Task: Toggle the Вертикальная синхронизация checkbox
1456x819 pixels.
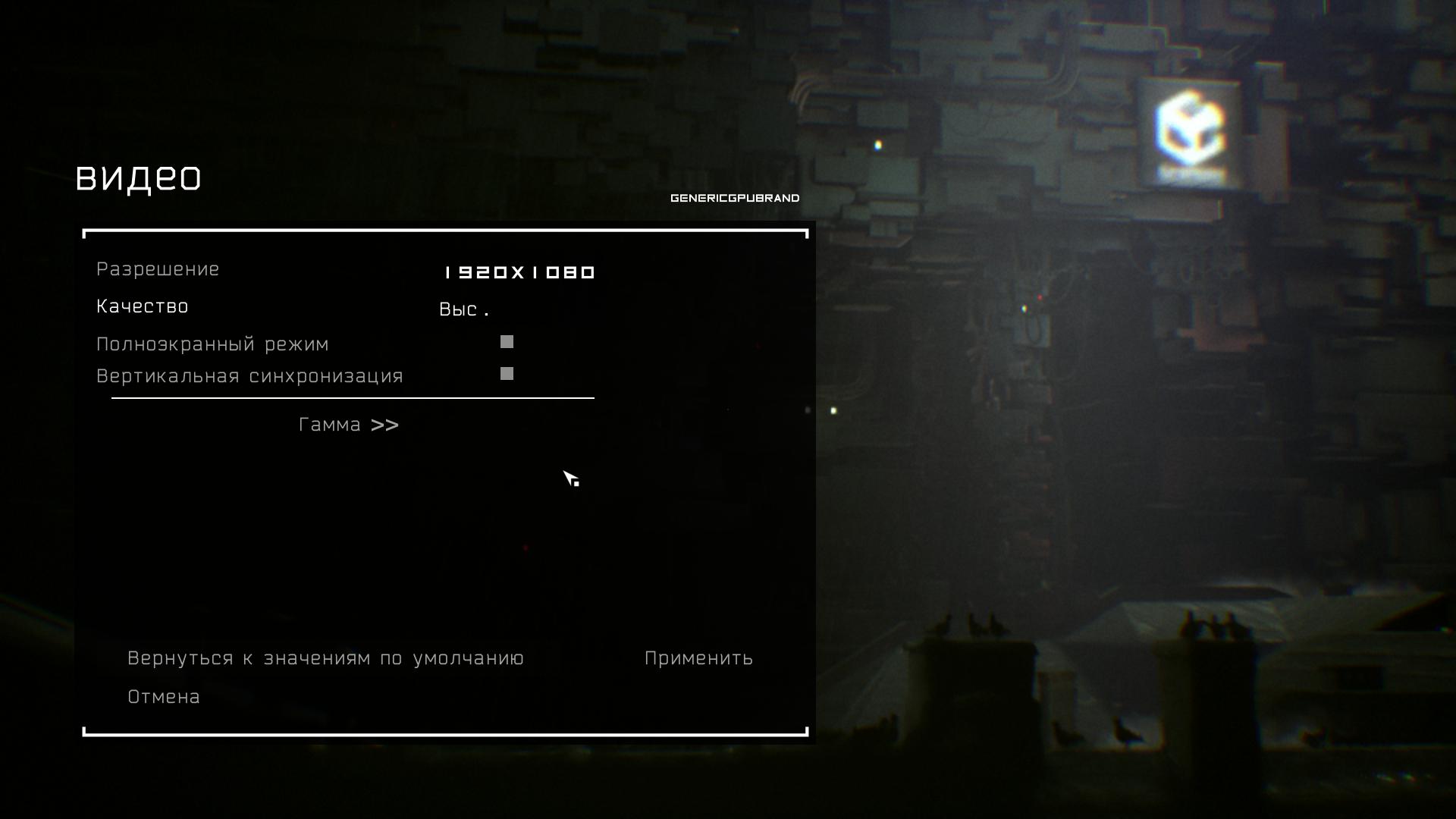Action: coord(507,374)
